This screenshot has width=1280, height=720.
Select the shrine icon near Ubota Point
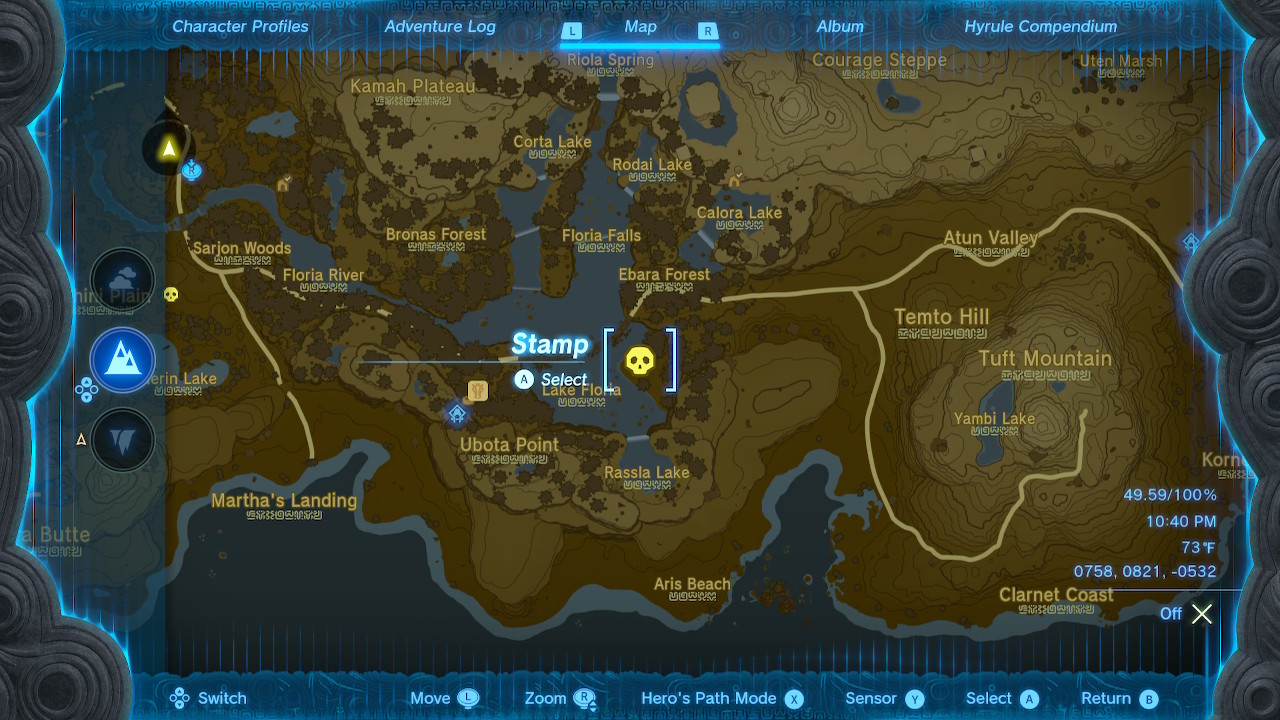point(458,413)
